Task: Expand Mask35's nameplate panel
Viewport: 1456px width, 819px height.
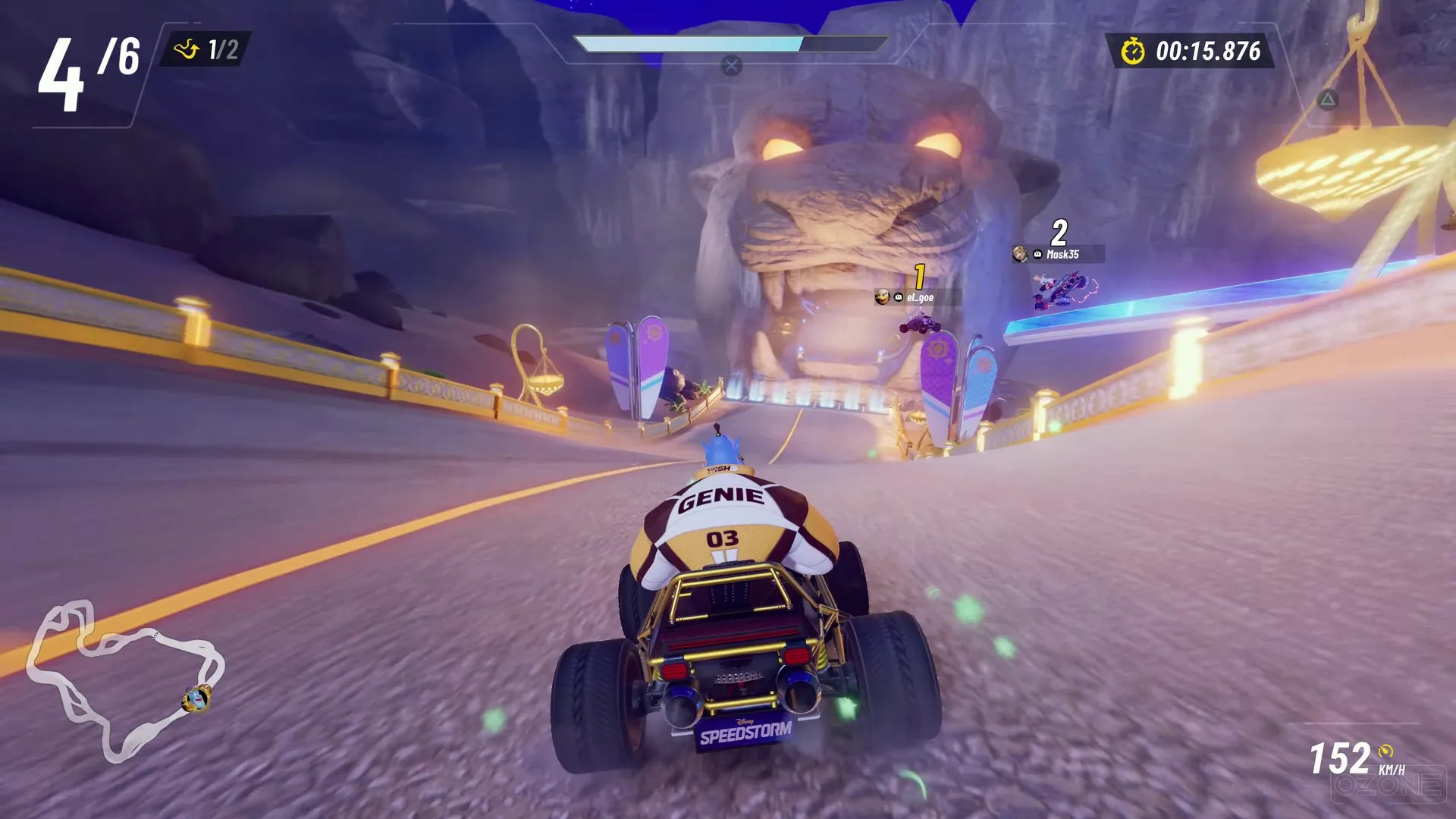Action: point(1058,254)
